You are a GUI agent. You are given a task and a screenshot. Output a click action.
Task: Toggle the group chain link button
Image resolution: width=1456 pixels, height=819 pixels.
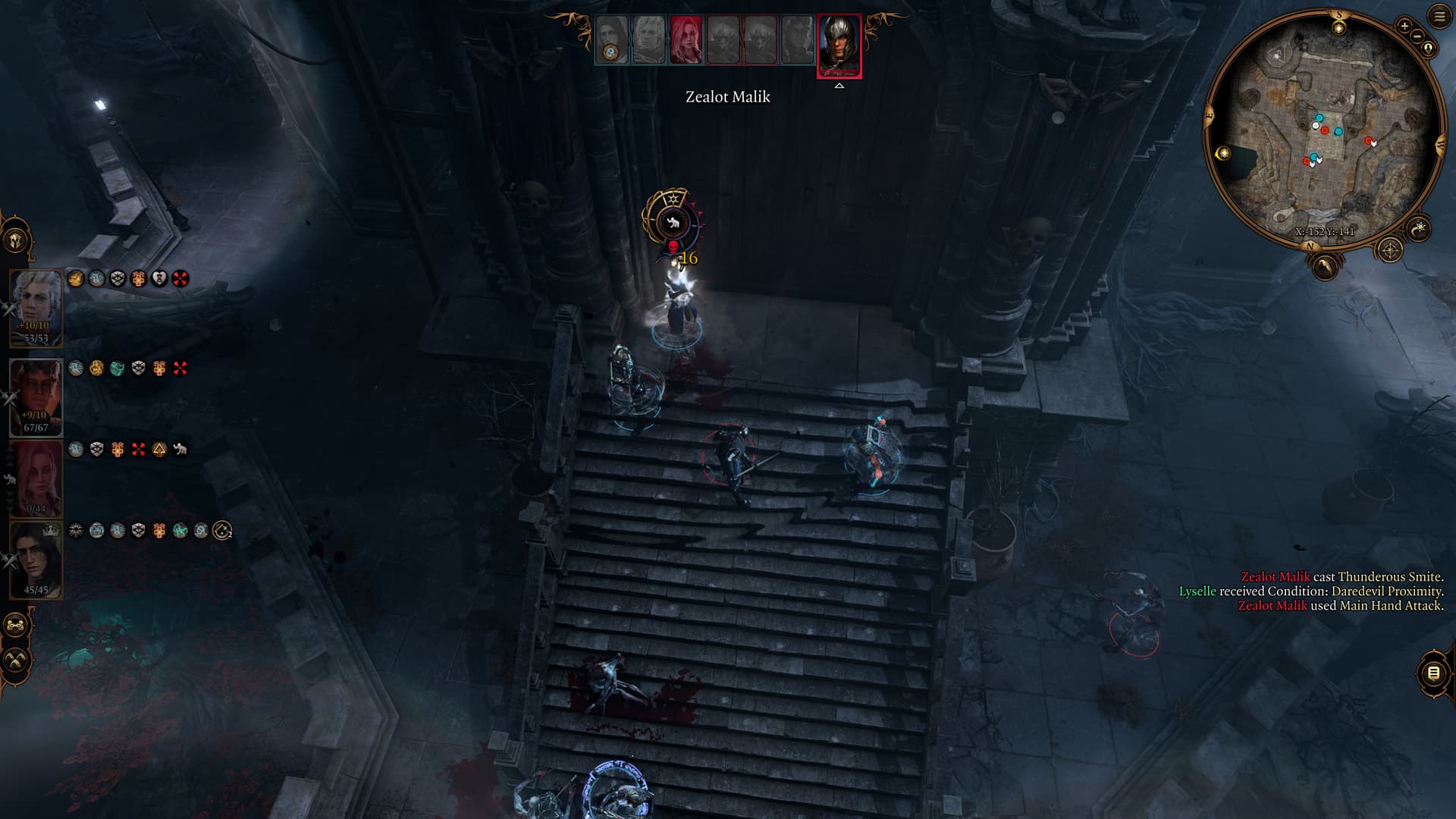pos(15,626)
